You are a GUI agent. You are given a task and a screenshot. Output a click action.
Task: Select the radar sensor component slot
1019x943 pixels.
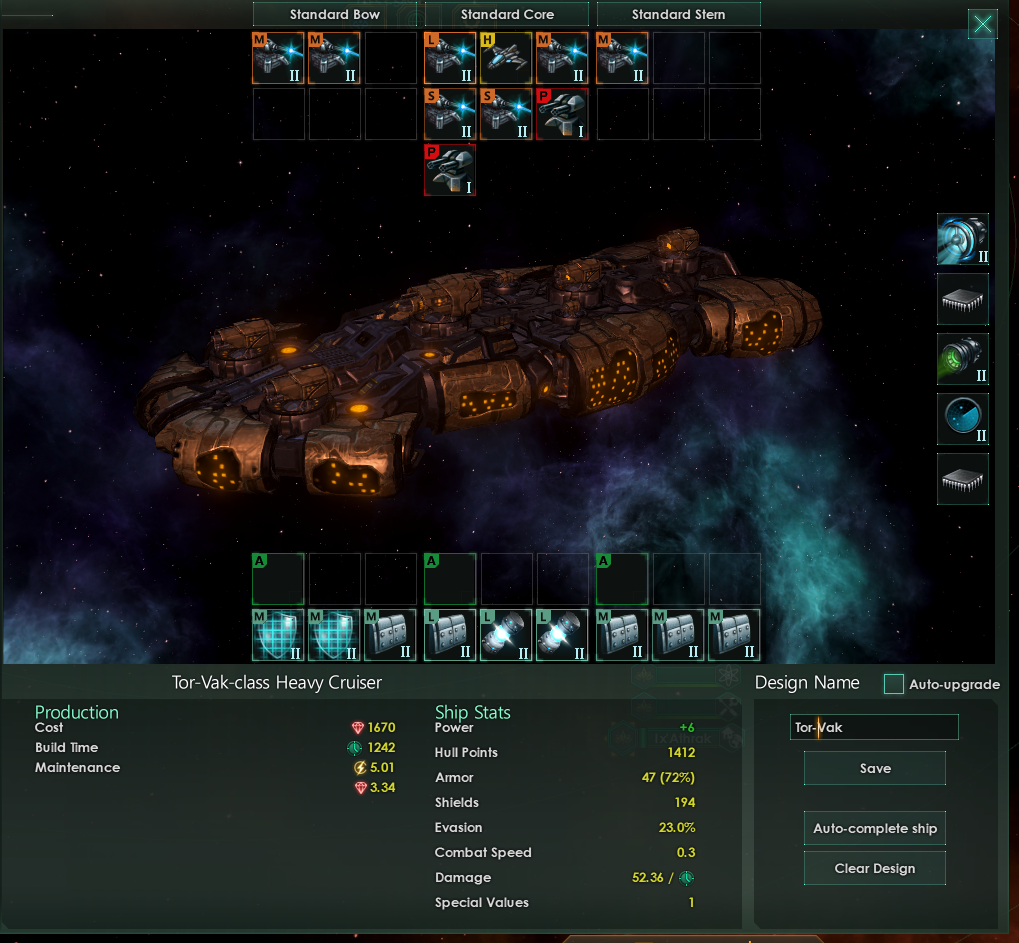[963, 419]
